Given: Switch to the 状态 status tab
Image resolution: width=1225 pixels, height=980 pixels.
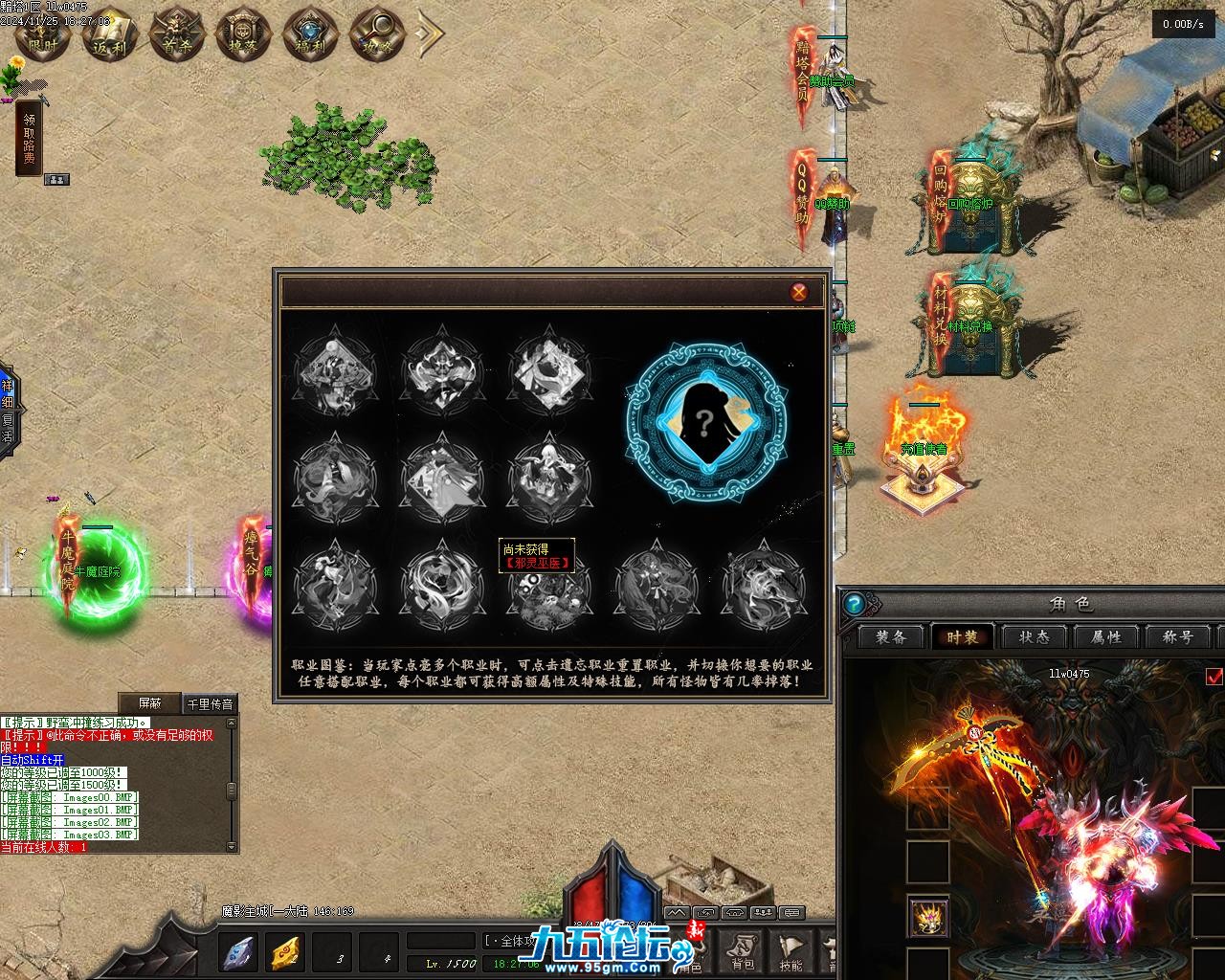Looking at the screenshot, I should coord(1035,637).
